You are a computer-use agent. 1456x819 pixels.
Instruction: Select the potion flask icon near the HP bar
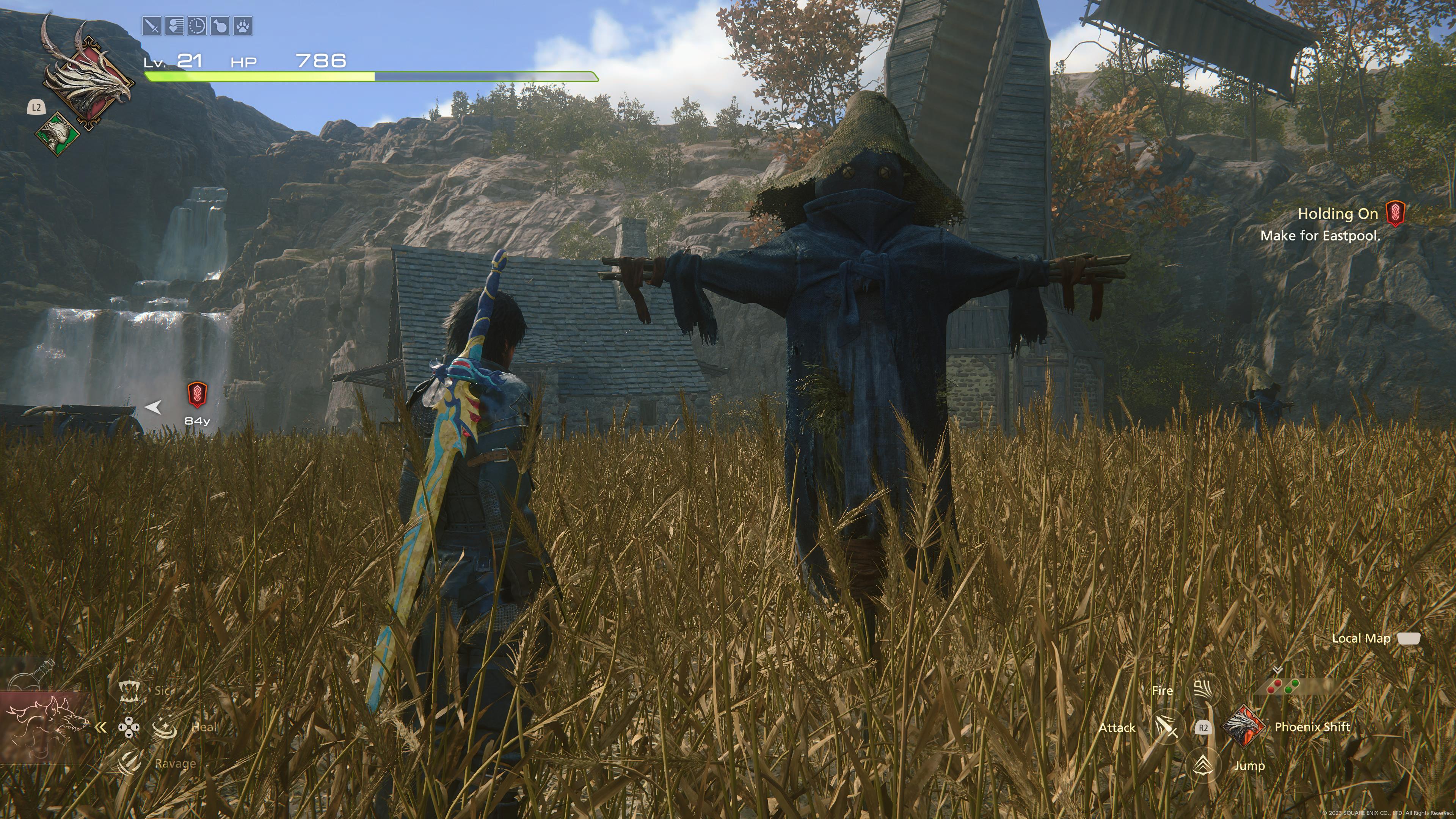220,27
